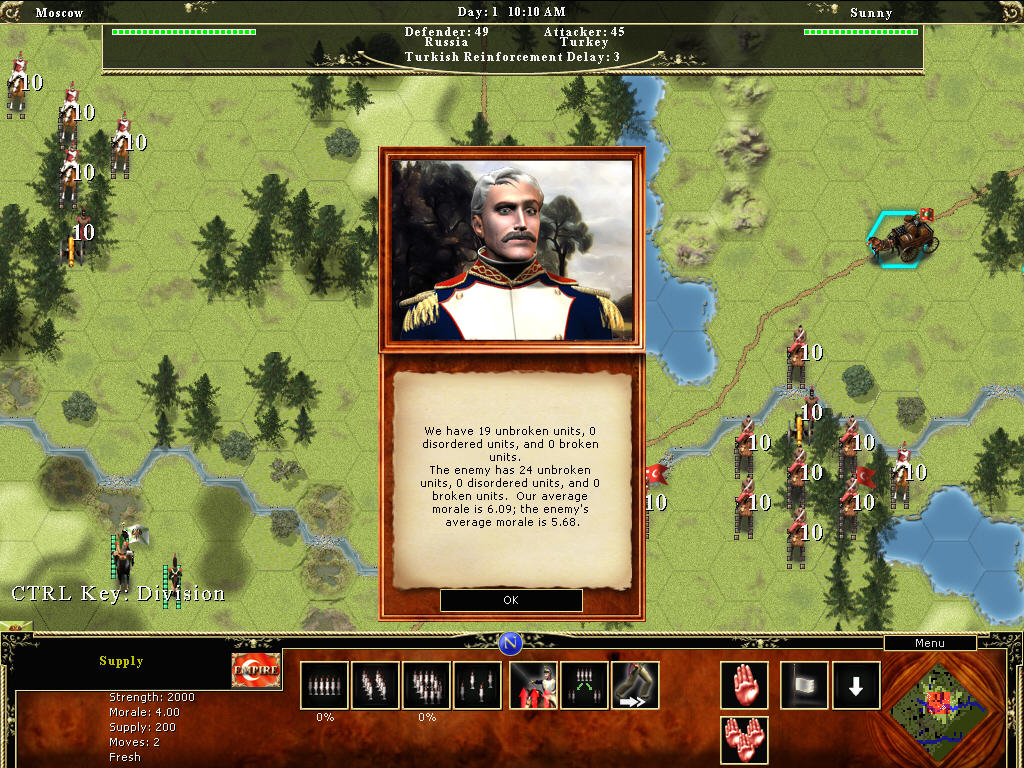Click the blue N compass button
Viewport: 1024px width, 768px height.
510,643
